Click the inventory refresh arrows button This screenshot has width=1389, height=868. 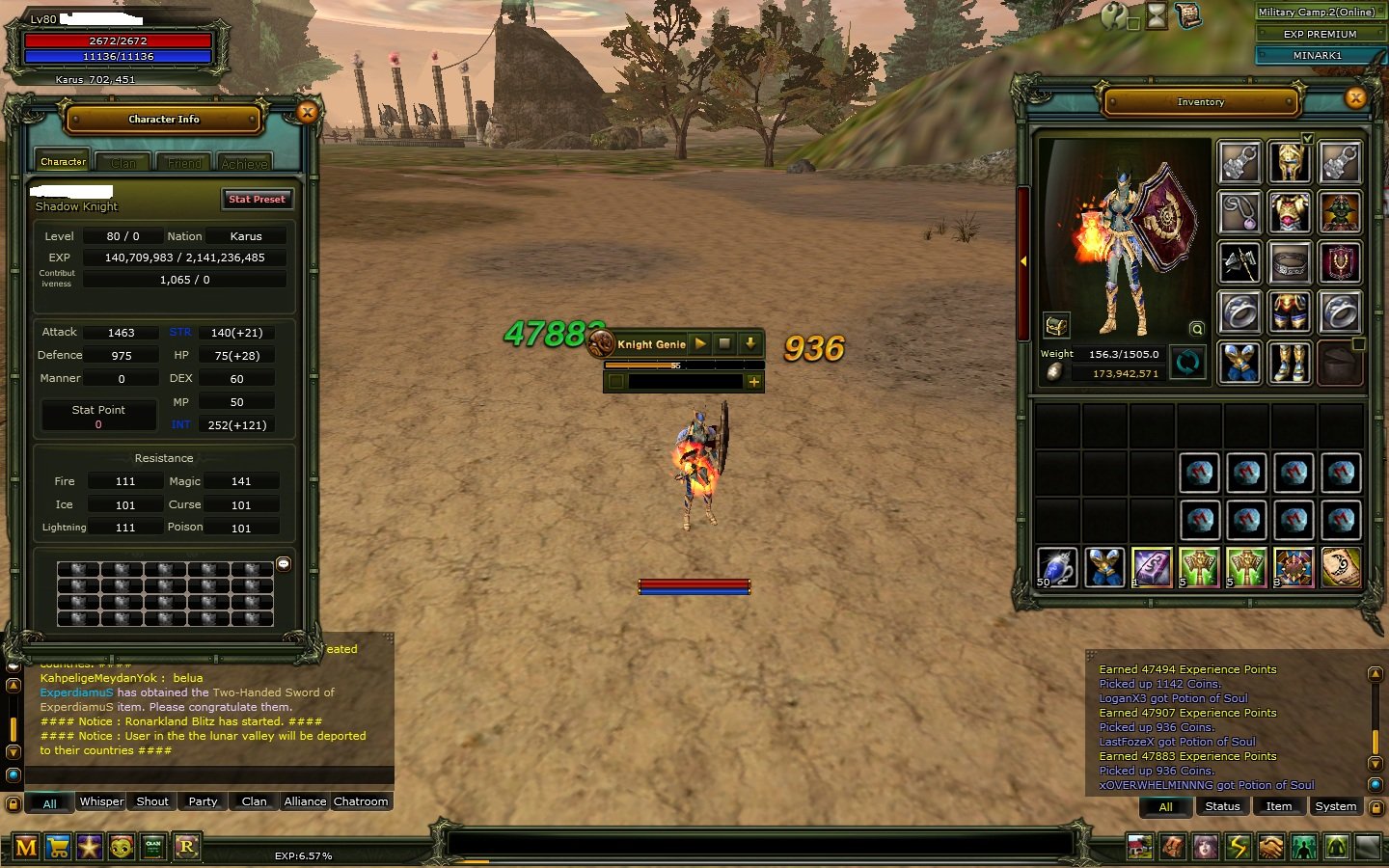point(1187,363)
